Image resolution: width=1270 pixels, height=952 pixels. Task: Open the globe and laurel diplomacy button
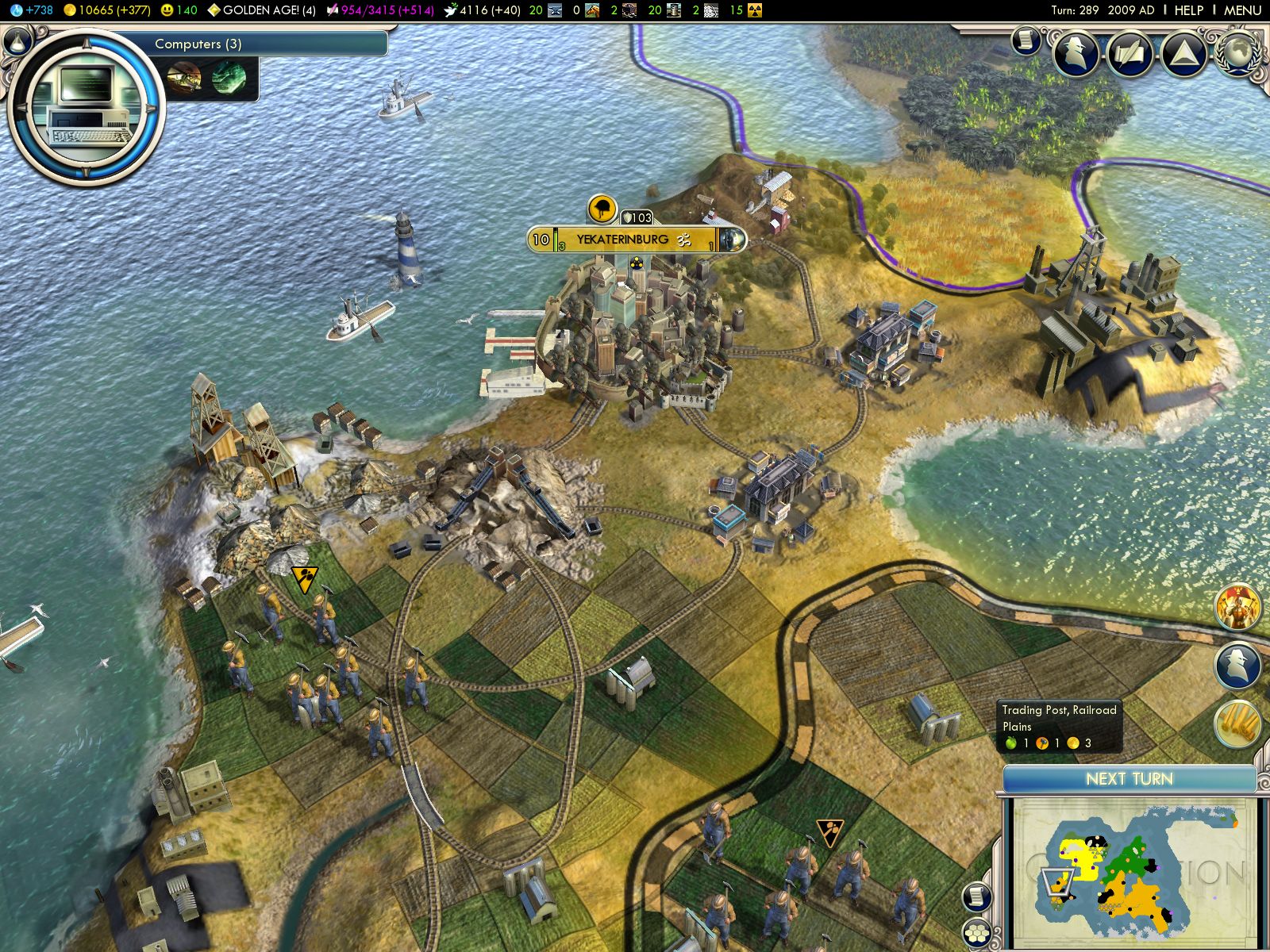click(x=1238, y=52)
